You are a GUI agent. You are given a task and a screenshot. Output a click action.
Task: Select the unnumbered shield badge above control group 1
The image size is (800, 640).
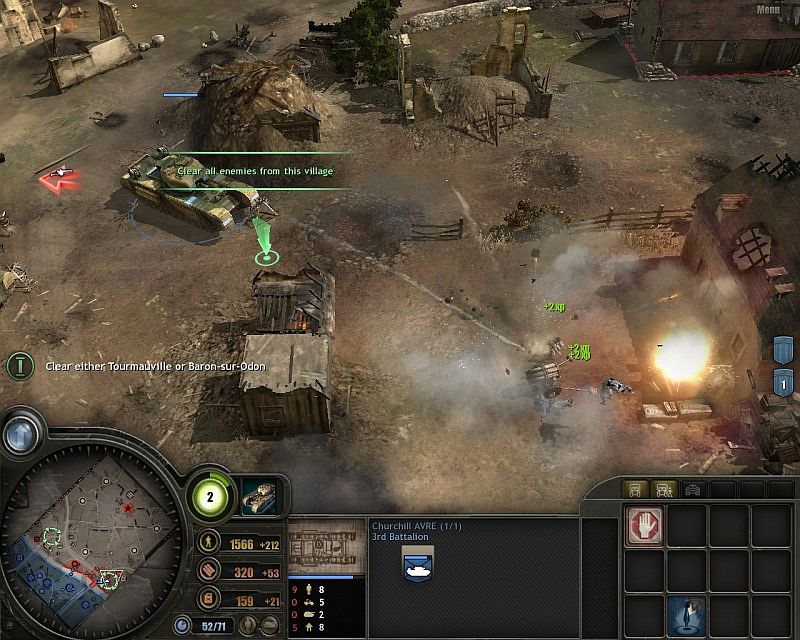point(785,348)
